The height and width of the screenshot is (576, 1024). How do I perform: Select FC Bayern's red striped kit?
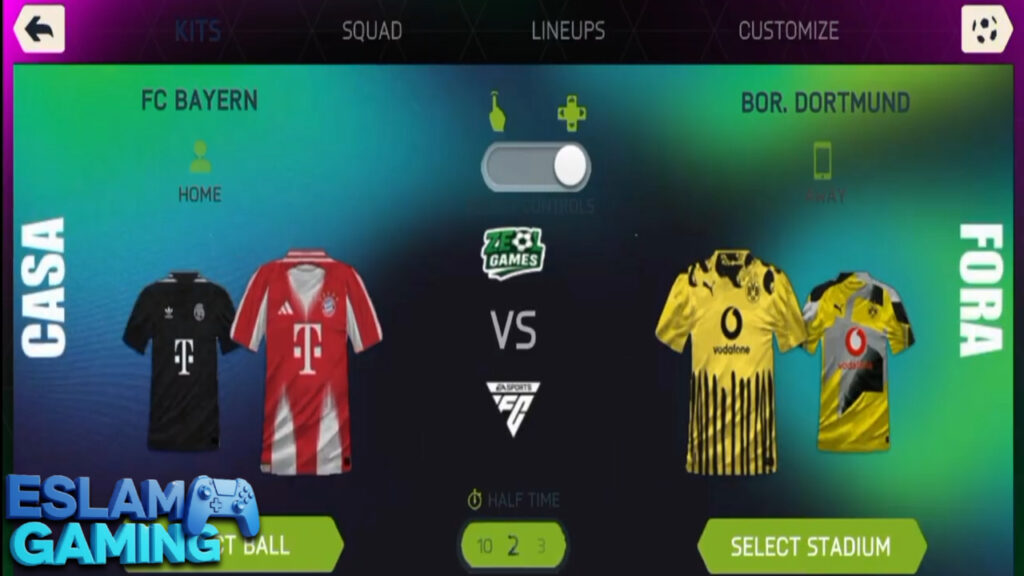pos(306,360)
